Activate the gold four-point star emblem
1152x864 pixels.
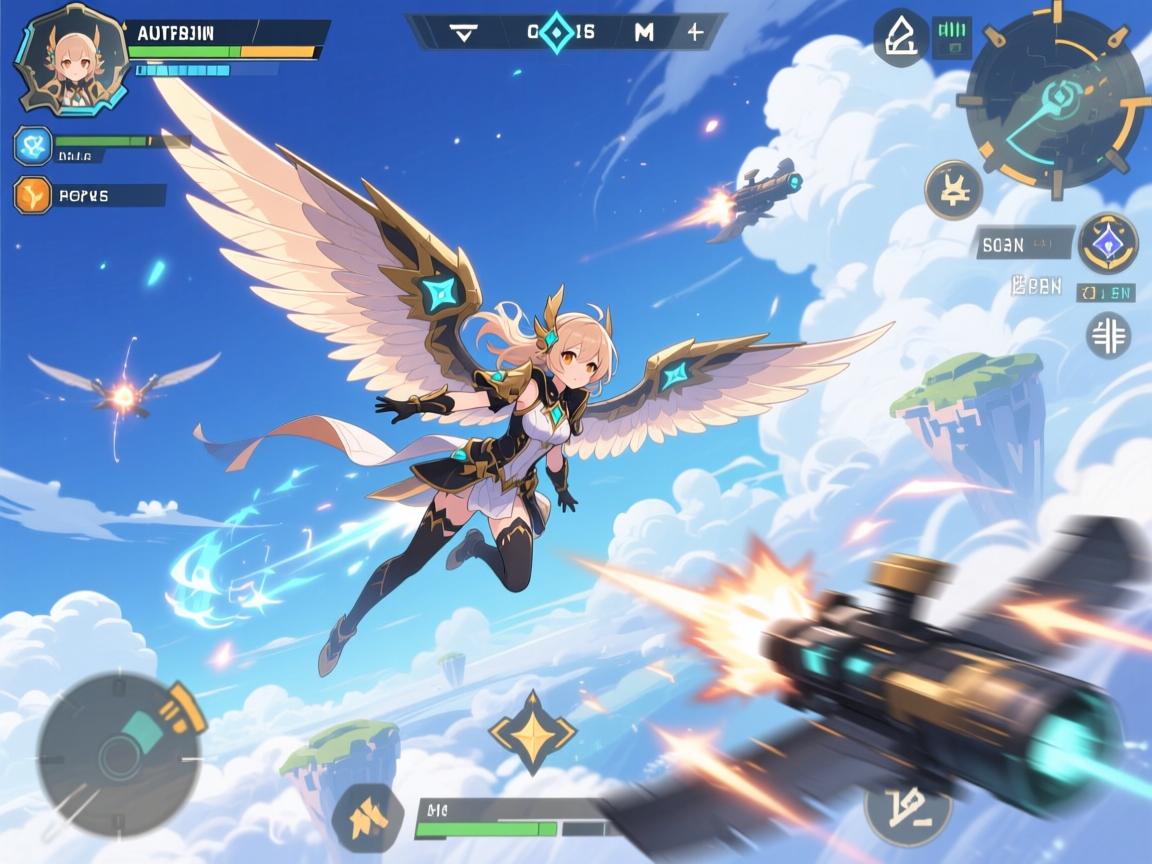[532, 732]
